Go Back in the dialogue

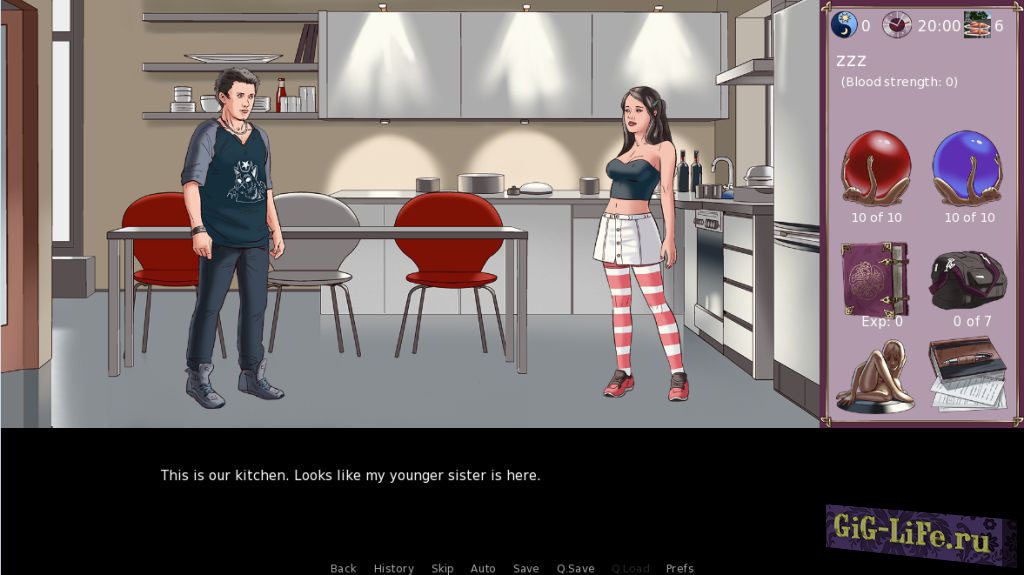[x=343, y=568]
